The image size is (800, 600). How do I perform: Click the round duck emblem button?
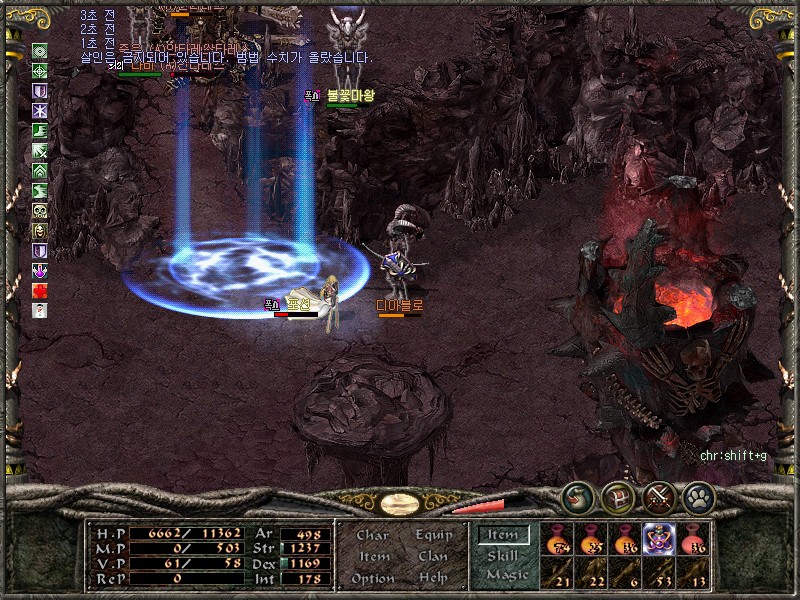click(577, 496)
